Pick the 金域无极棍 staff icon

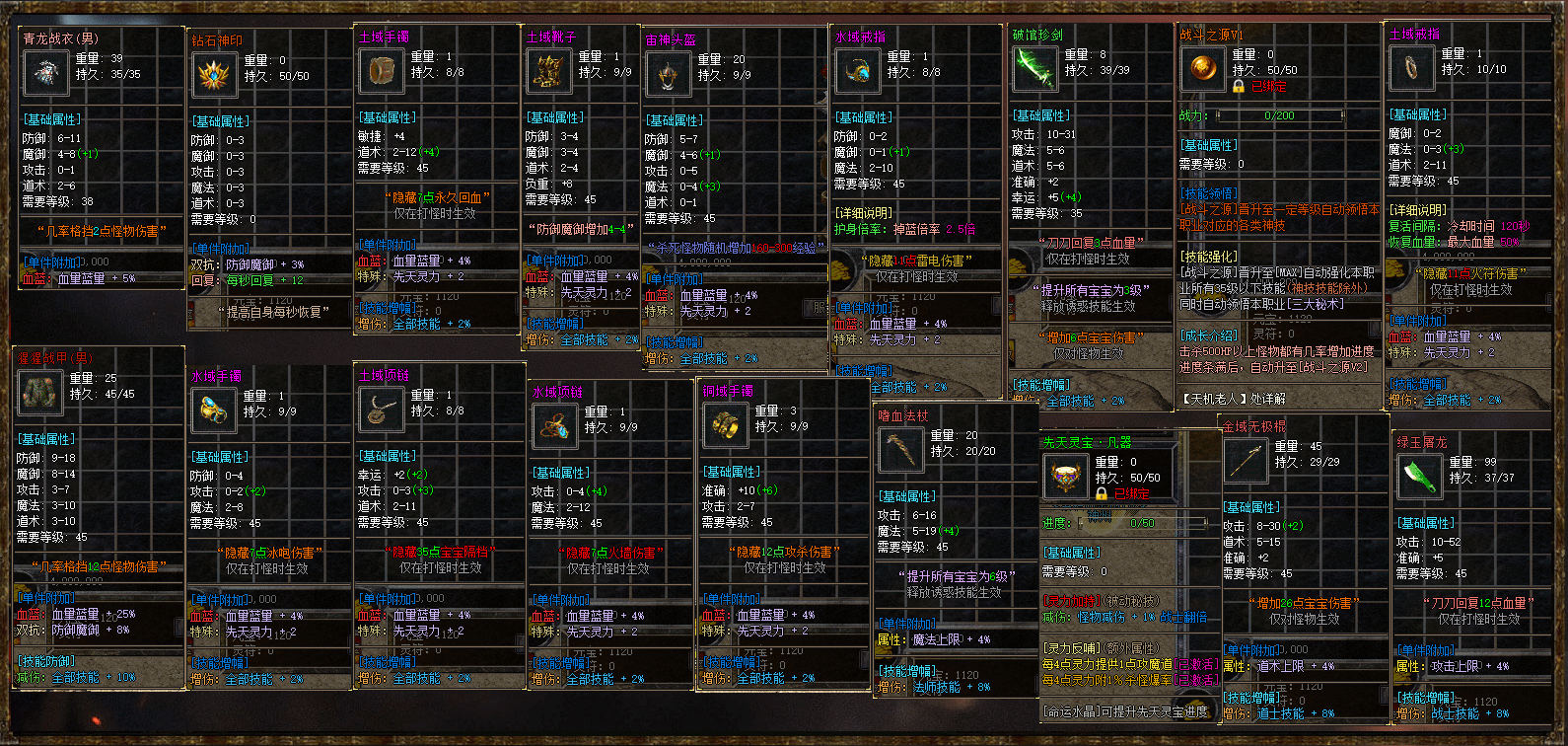pyautogui.click(x=1245, y=461)
